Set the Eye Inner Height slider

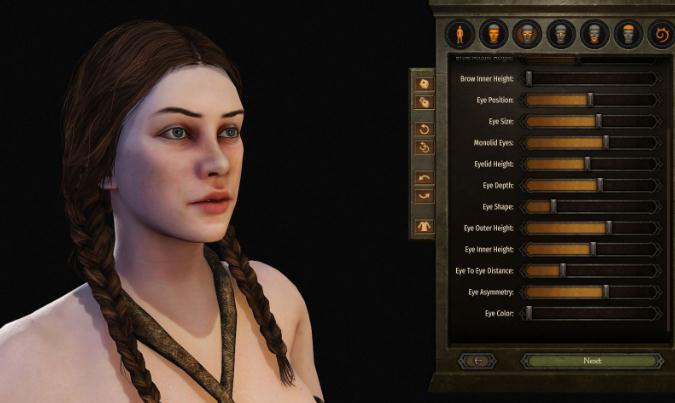(592, 249)
